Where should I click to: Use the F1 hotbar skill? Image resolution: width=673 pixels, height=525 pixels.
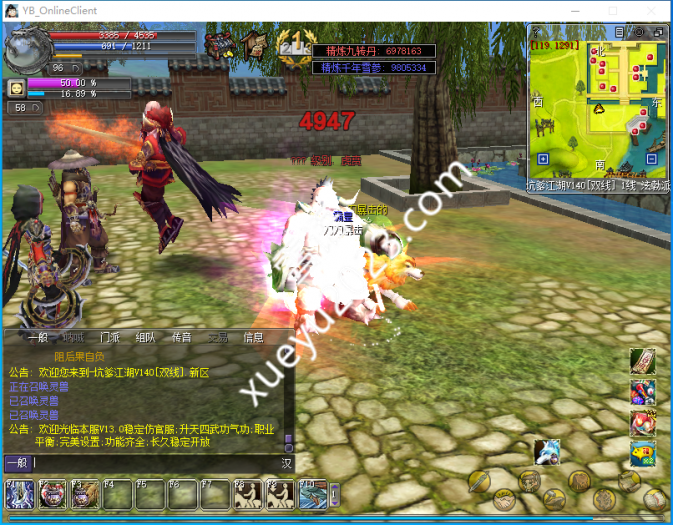pyautogui.click(x=20, y=494)
